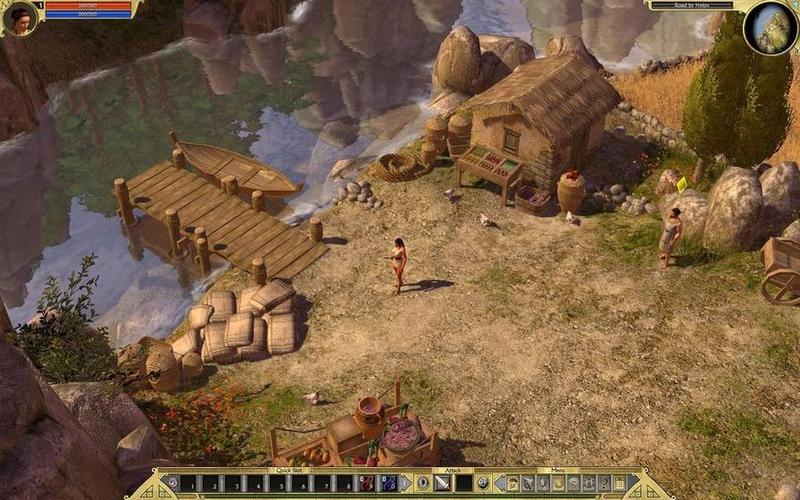The width and height of the screenshot is (800, 500).
Task: Open the scroll quest log icon
Action: pos(620,484)
